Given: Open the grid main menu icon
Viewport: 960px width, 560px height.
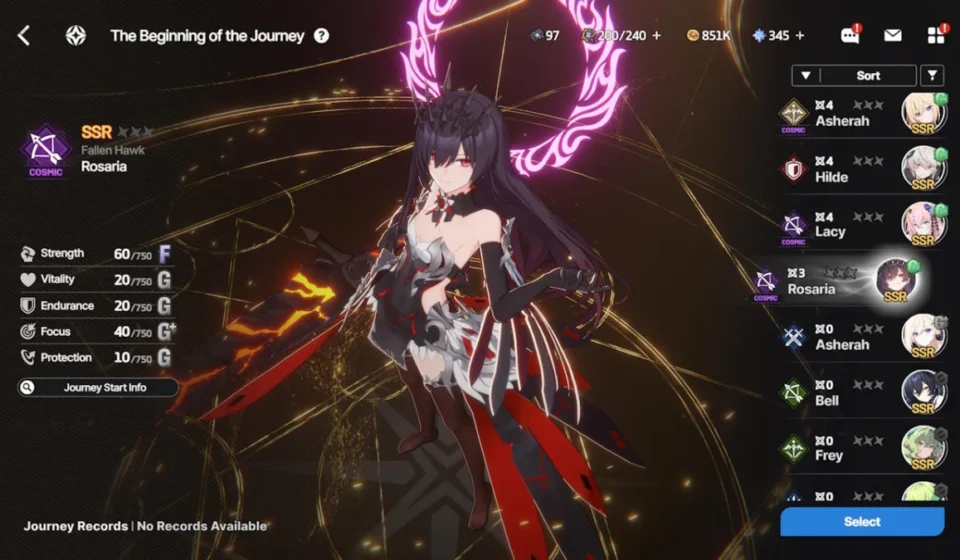Looking at the screenshot, I should tap(936, 36).
